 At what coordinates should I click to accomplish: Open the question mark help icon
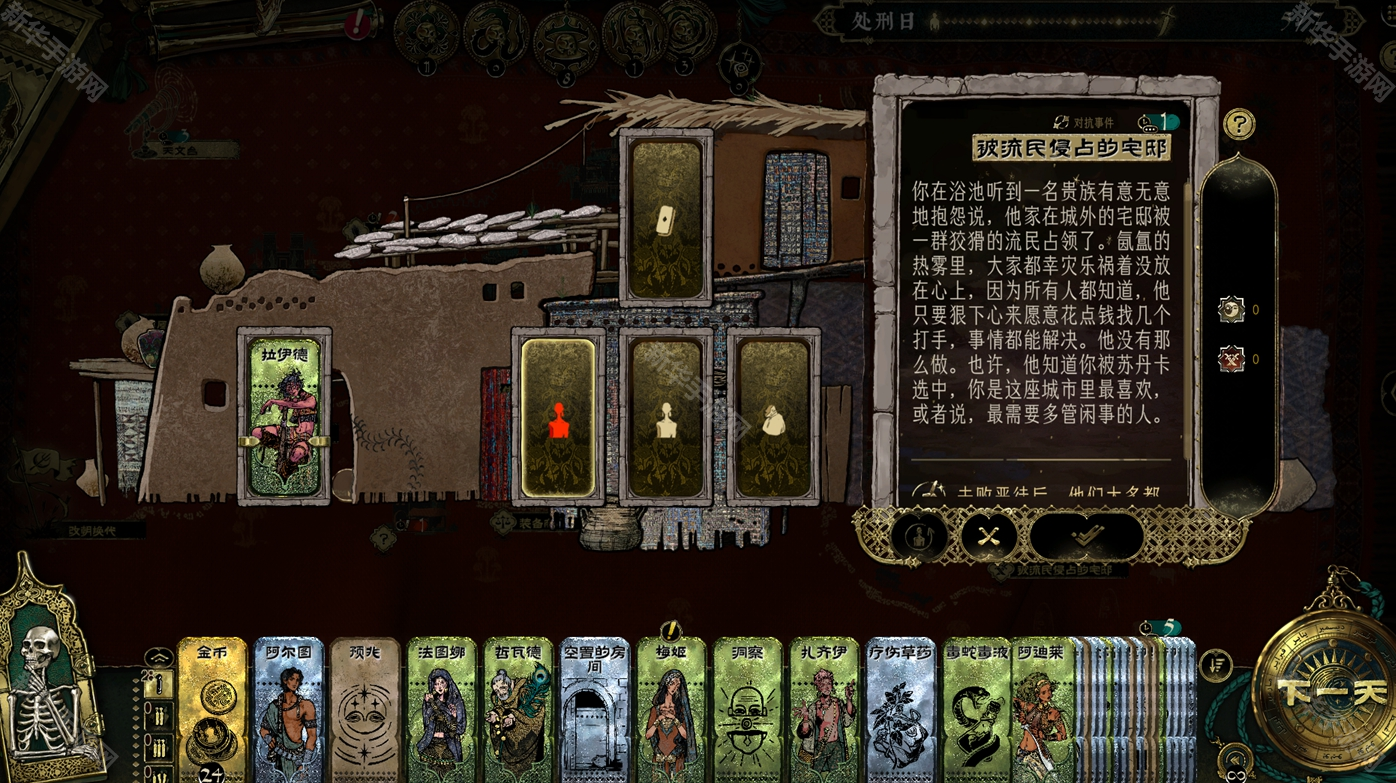click(1239, 124)
